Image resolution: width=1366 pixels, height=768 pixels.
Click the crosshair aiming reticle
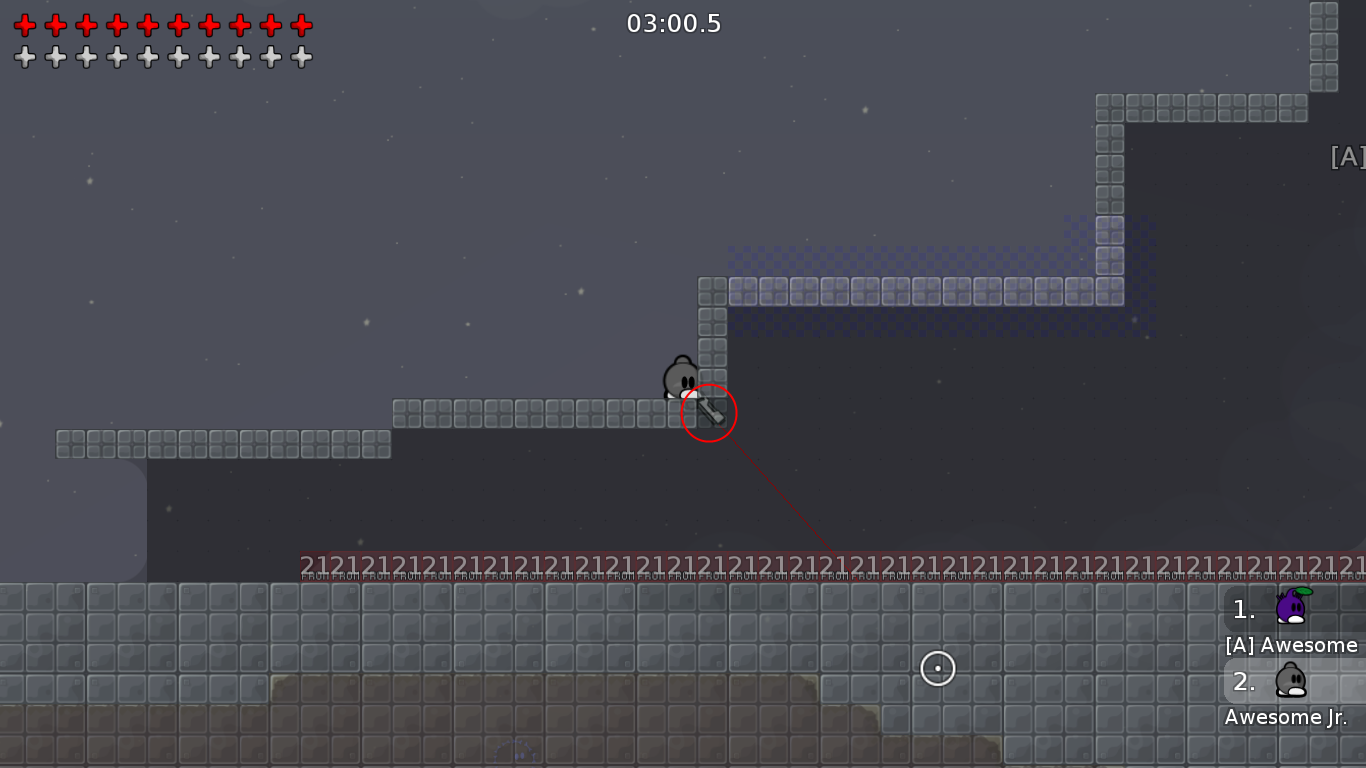(x=937, y=669)
